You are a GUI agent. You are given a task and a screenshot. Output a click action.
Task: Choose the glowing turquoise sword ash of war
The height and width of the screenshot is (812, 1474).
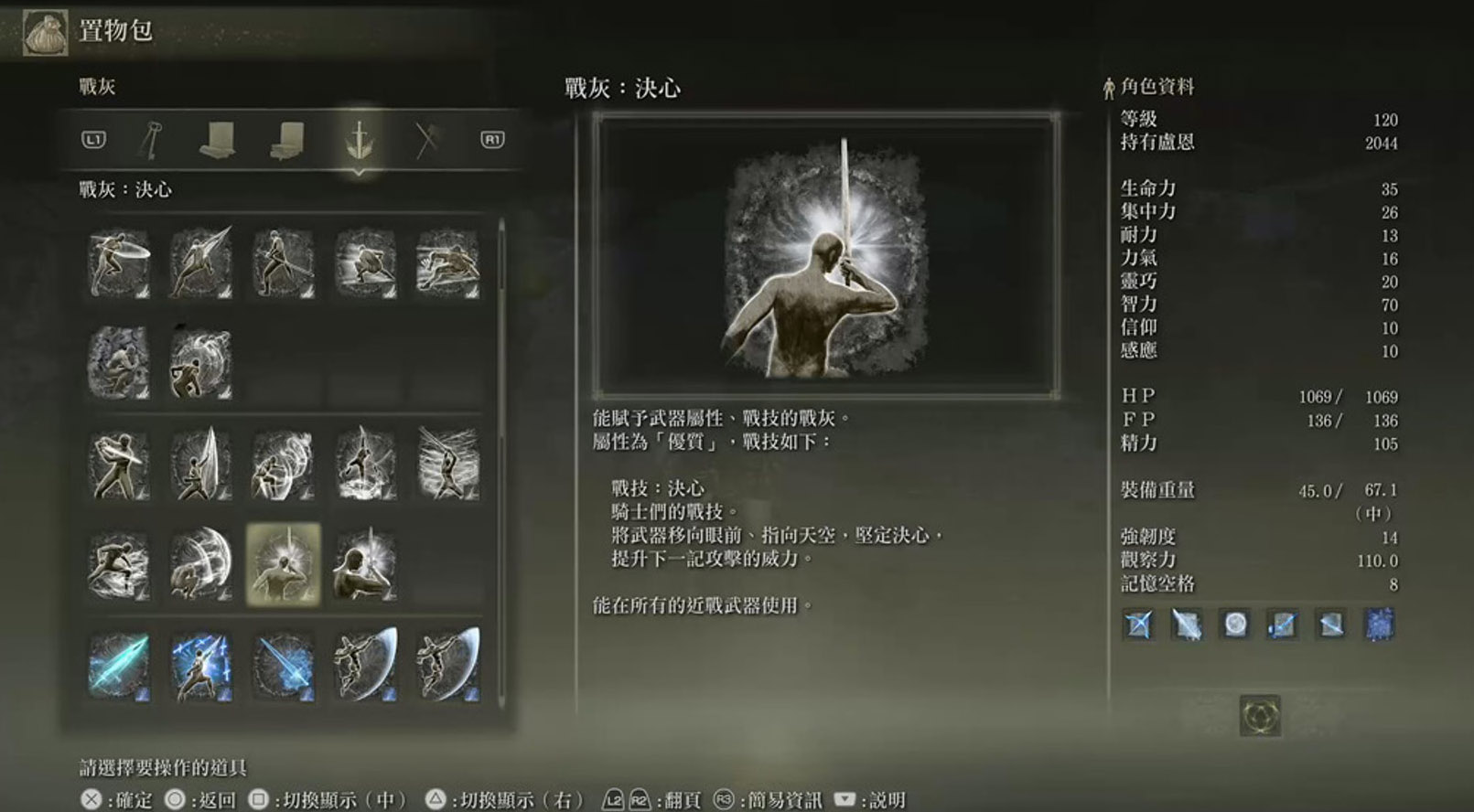119,666
